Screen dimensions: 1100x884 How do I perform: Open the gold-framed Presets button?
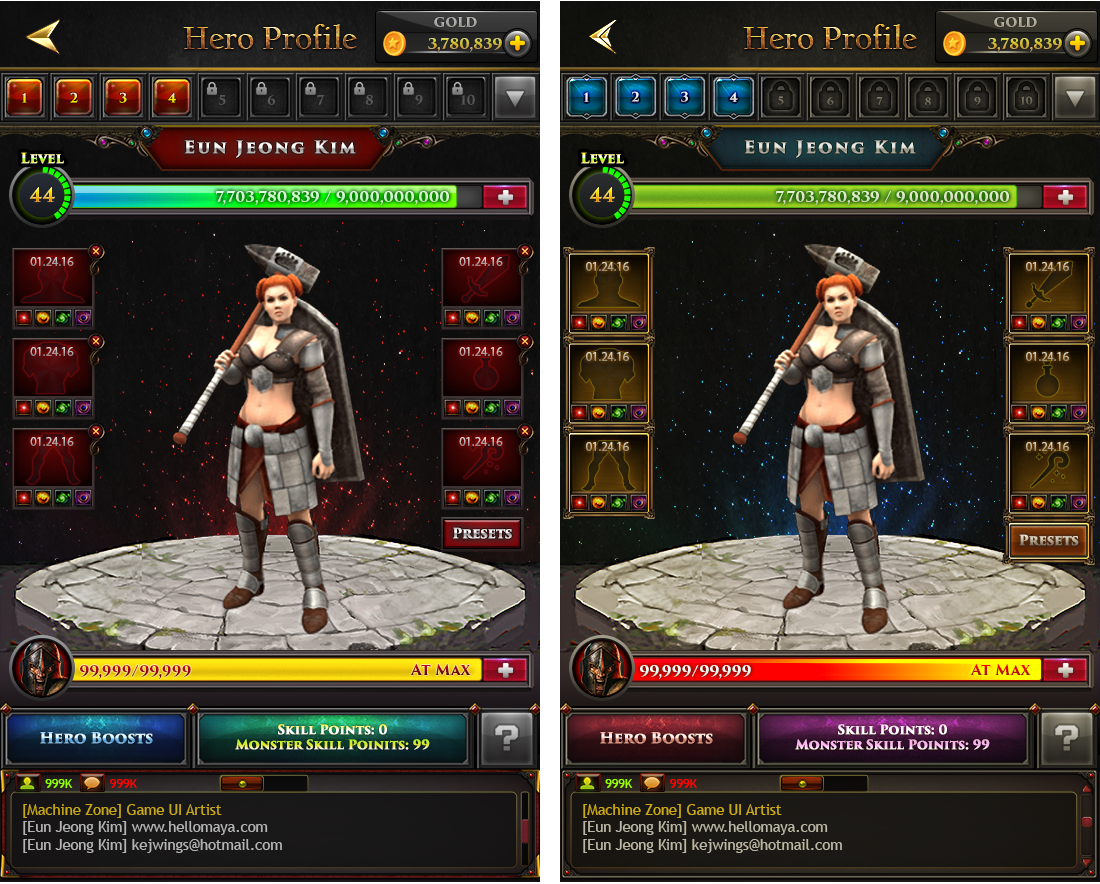pyautogui.click(x=1048, y=540)
